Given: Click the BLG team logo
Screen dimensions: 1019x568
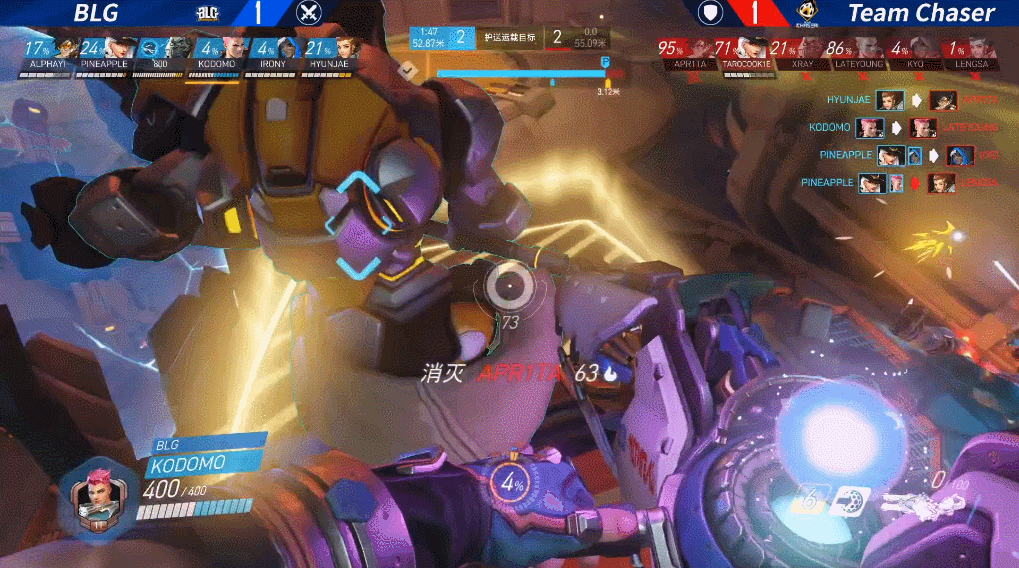Looking at the screenshot, I should point(208,13).
